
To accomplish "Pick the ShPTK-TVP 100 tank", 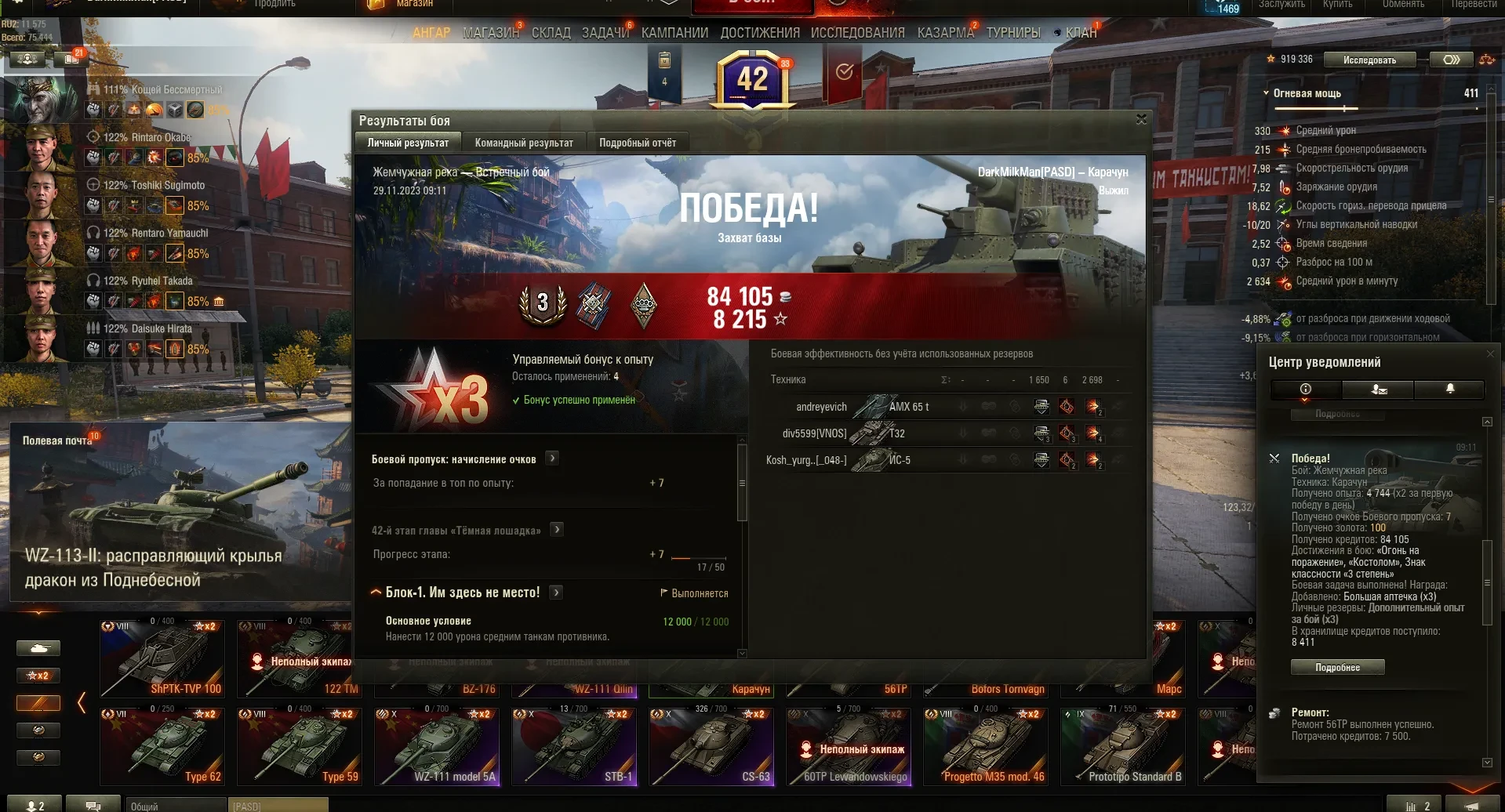I will click(162, 658).
